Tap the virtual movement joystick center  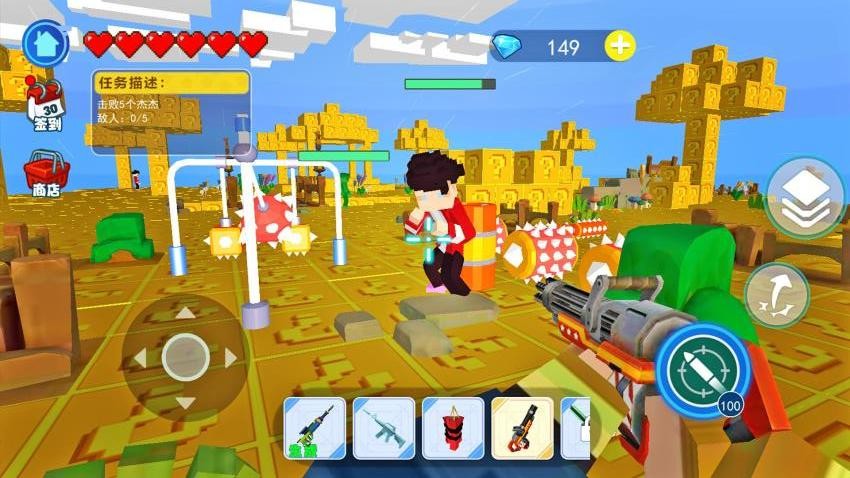click(185, 357)
